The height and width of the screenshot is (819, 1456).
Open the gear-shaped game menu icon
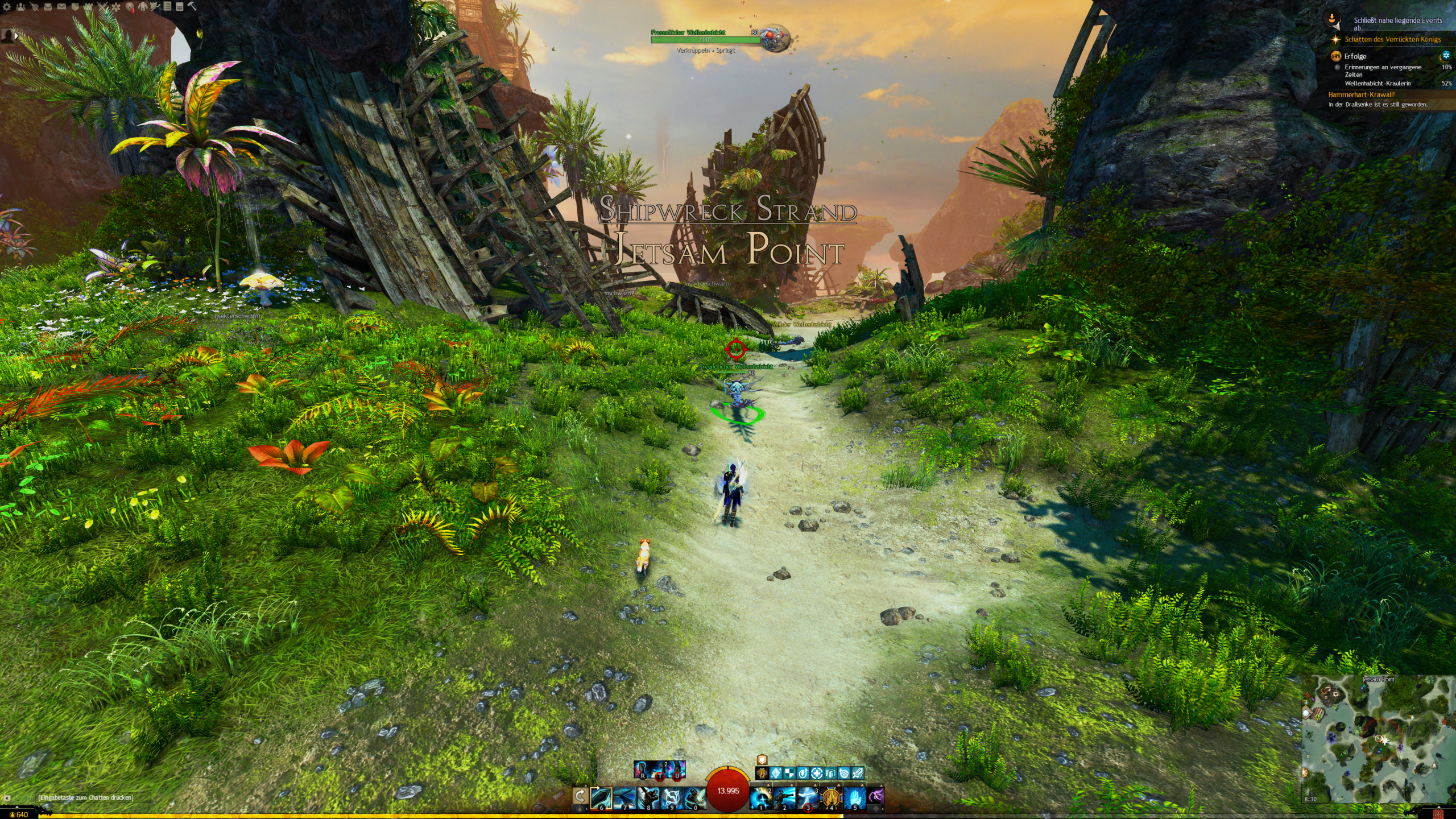7,7
